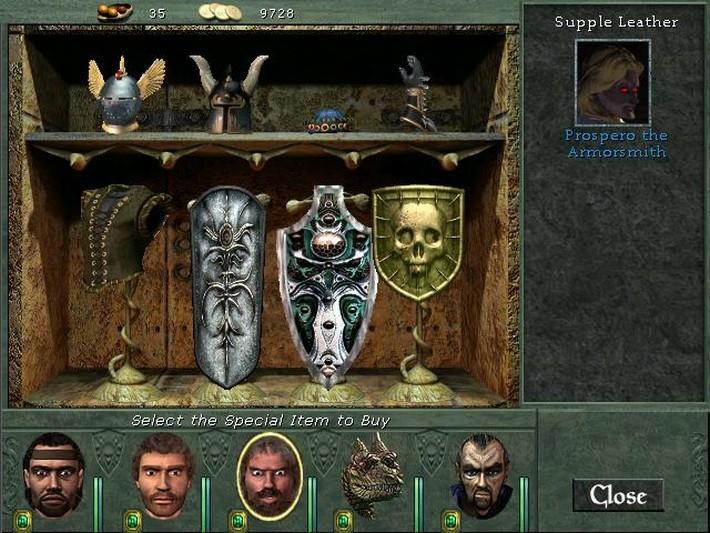Close the armorsmith shop window
This screenshot has width=710, height=533.
click(617, 495)
